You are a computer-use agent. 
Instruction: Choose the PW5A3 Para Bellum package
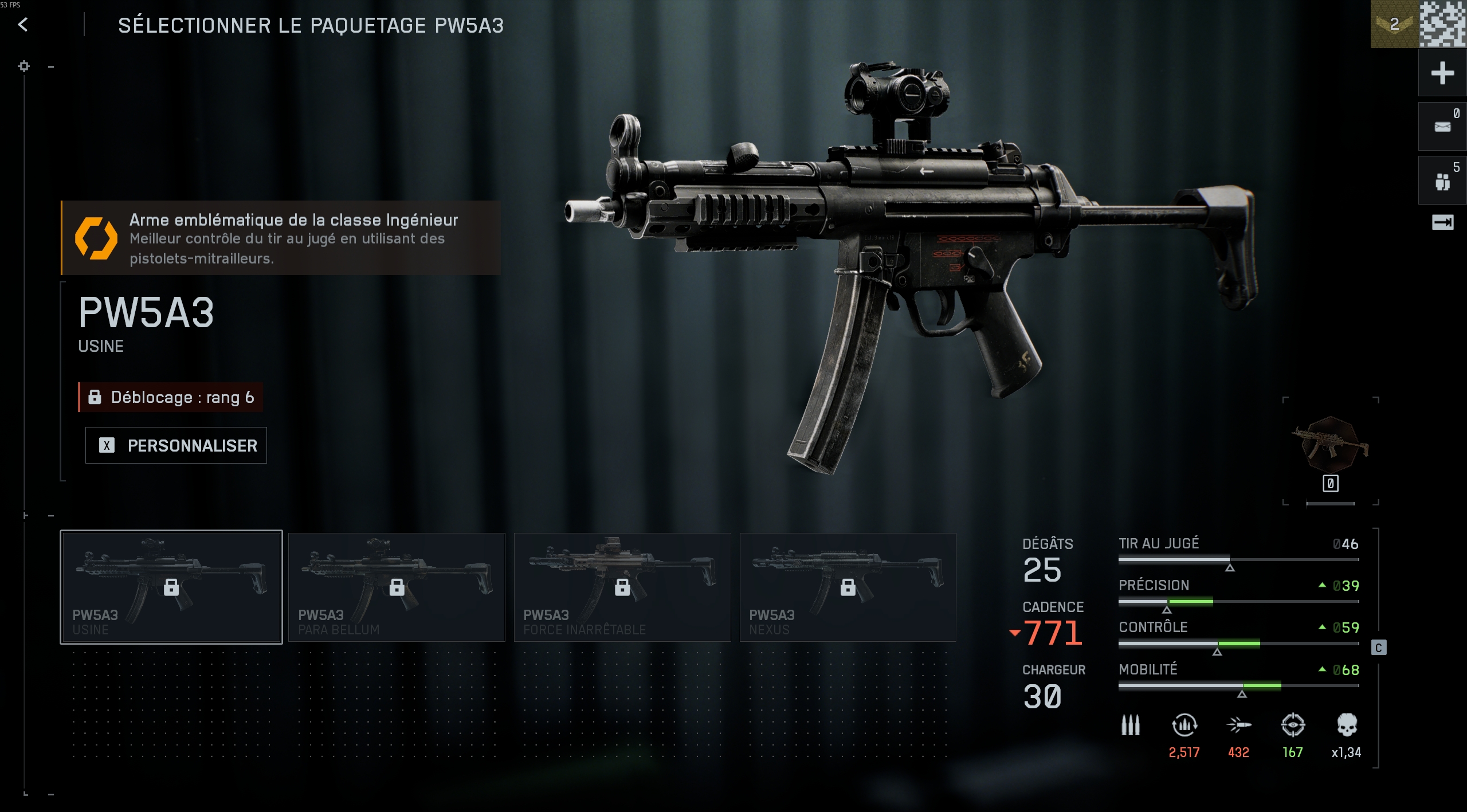click(x=397, y=587)
